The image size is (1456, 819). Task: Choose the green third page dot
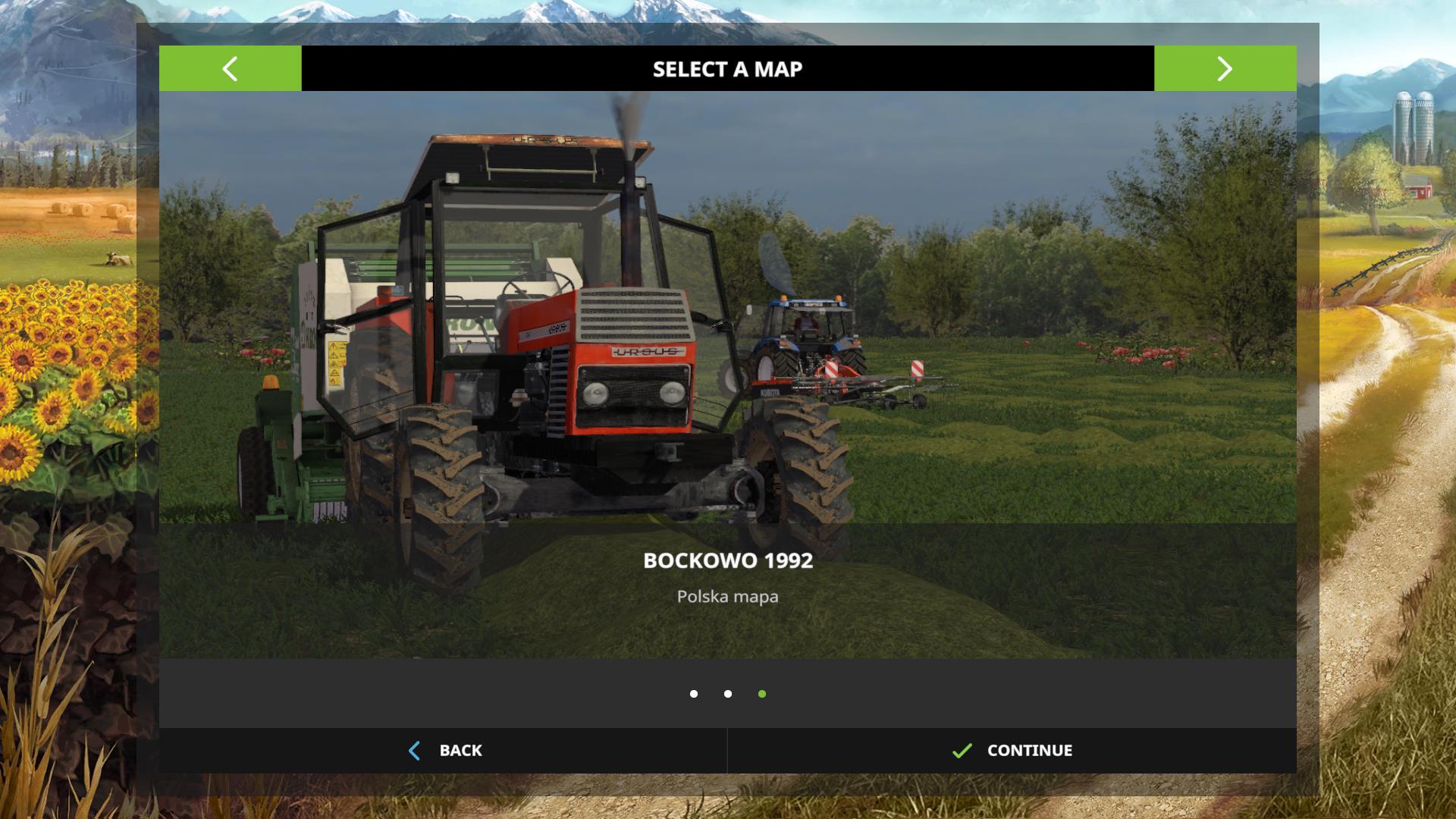762,694
